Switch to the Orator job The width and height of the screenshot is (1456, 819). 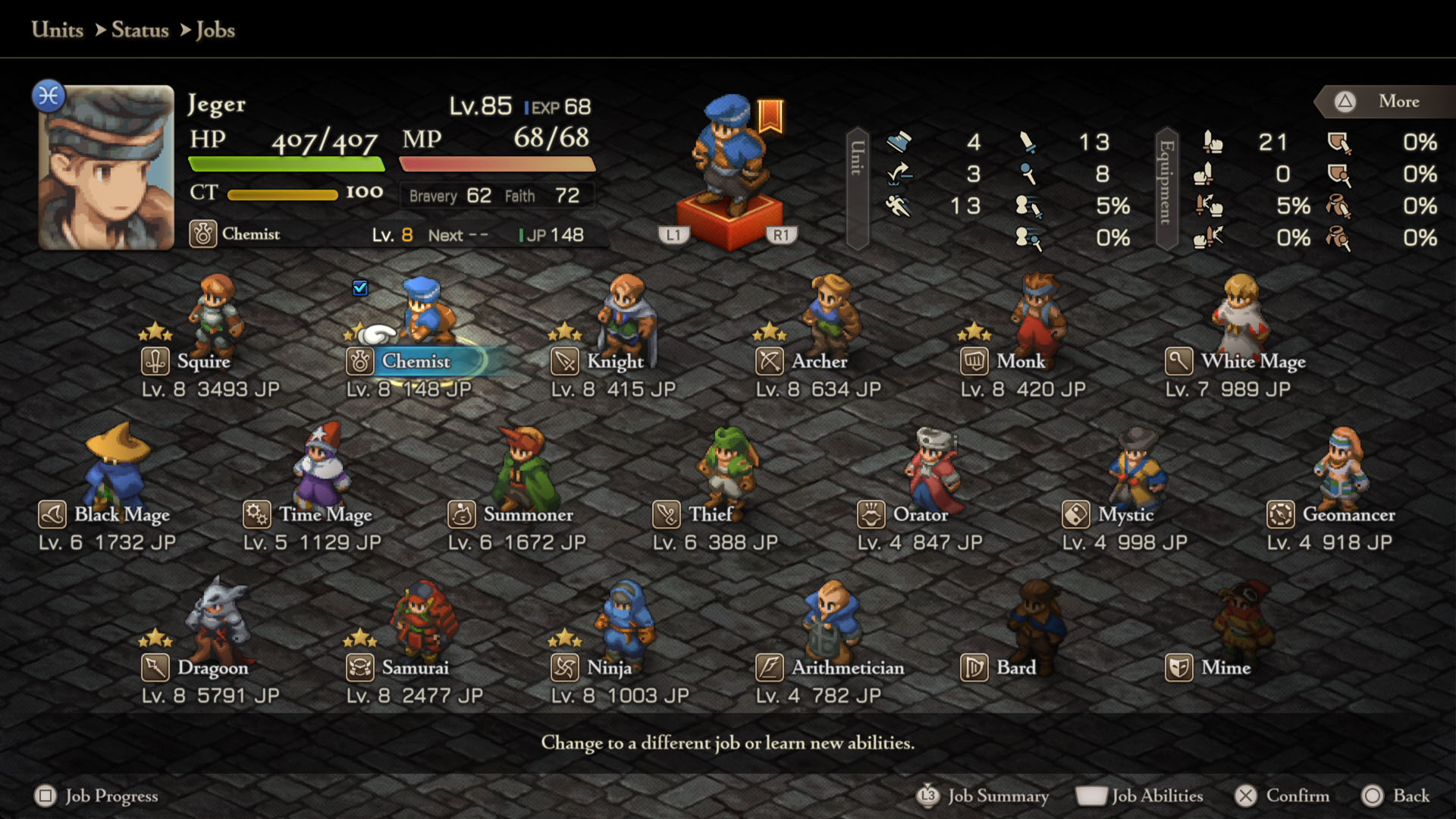pyautogui.click(x=920, y=515)
